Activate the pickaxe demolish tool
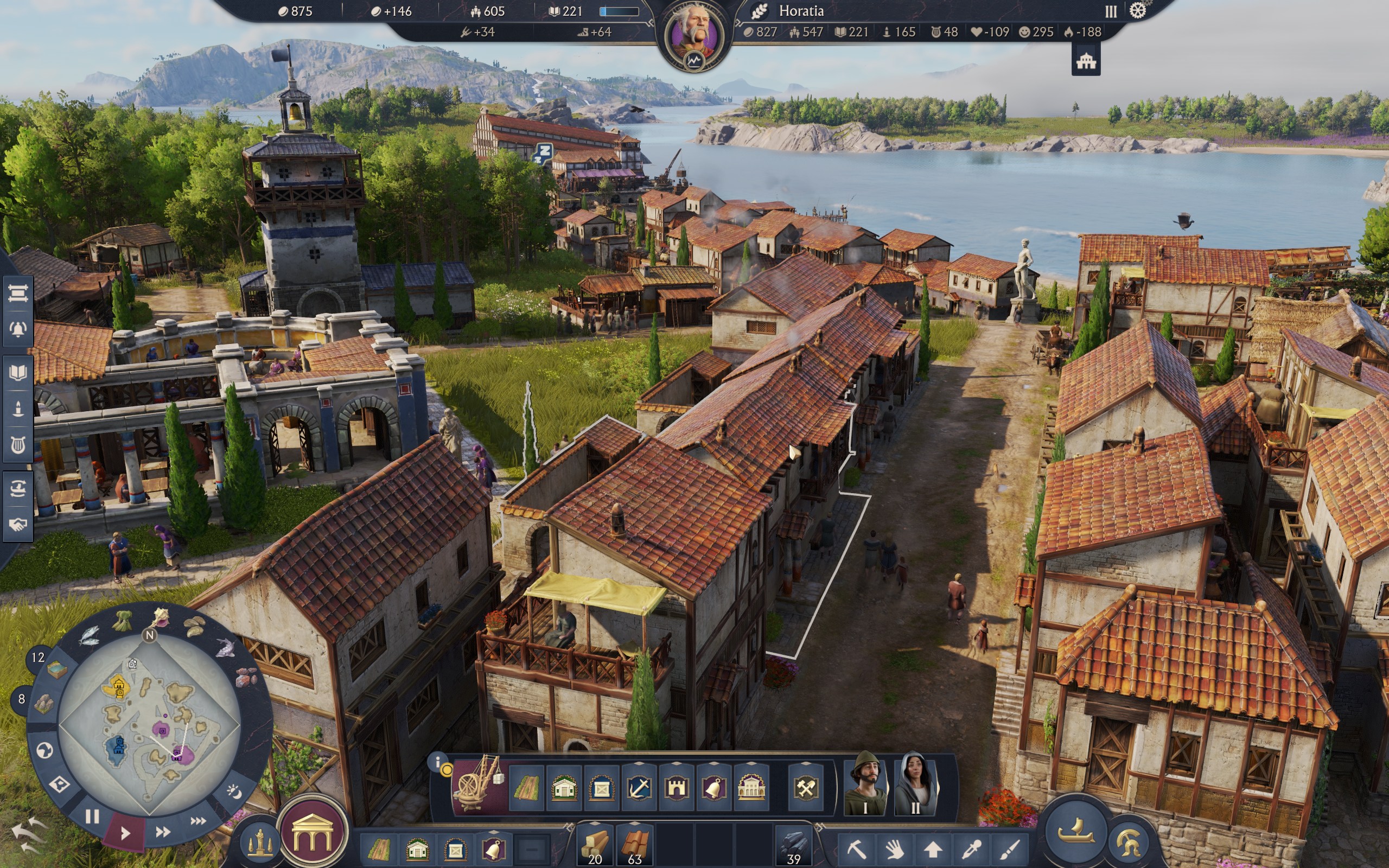The height and width of the screenshot is (868, 1389). [x=856, y=847]
